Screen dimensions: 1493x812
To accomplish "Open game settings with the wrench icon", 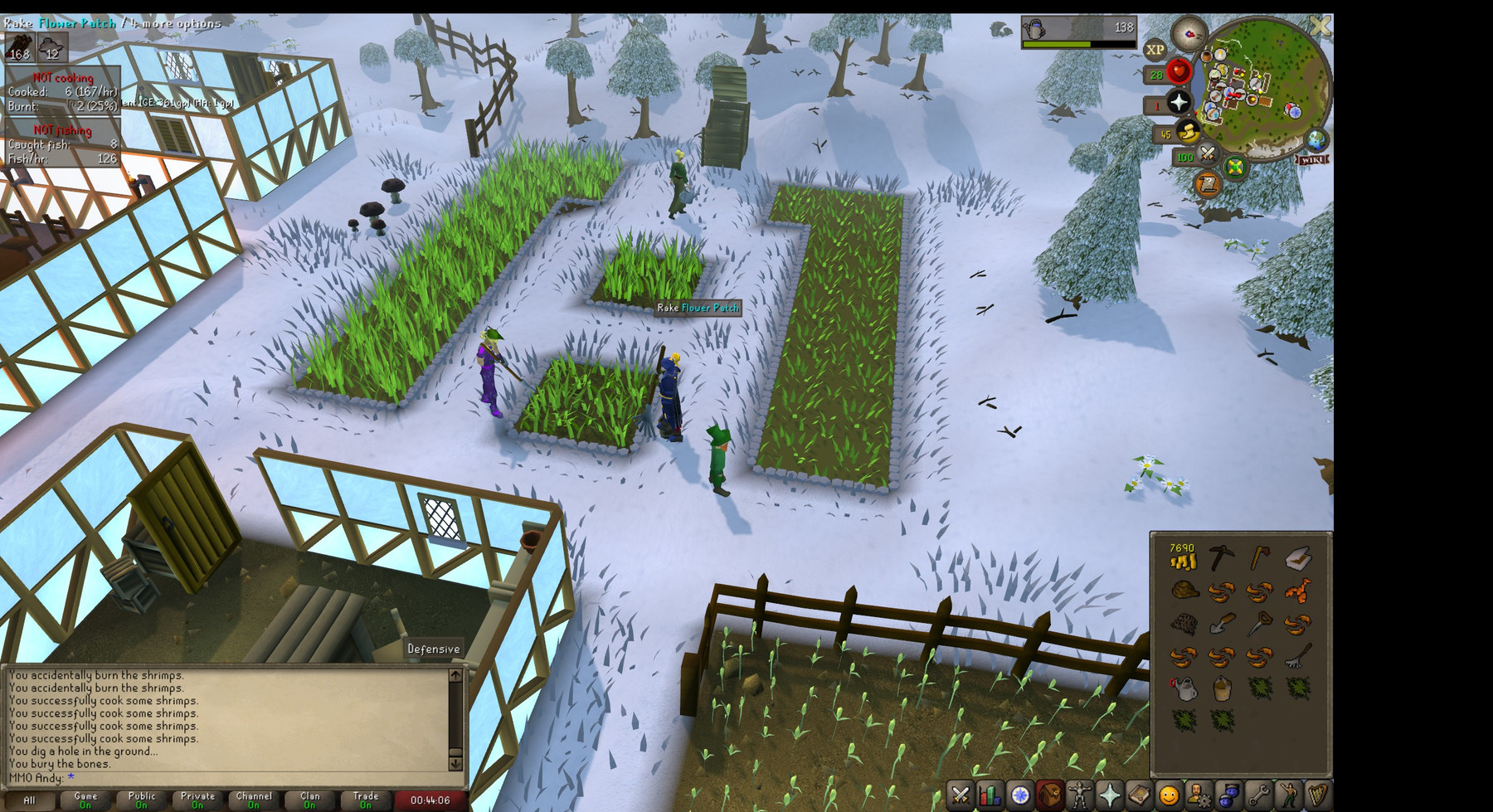I will 1260,795.
